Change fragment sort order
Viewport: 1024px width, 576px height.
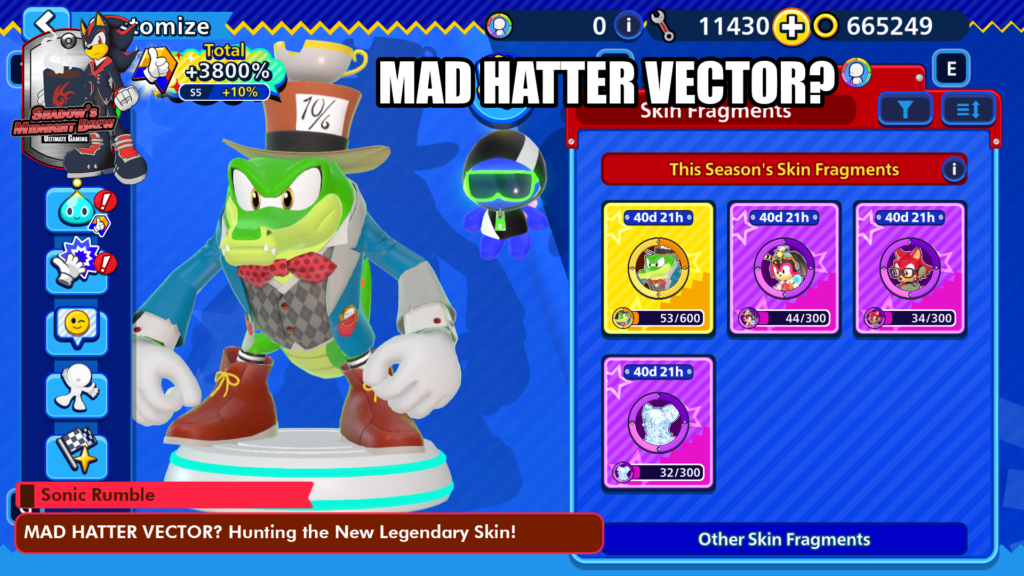click(x=968, y=109)
